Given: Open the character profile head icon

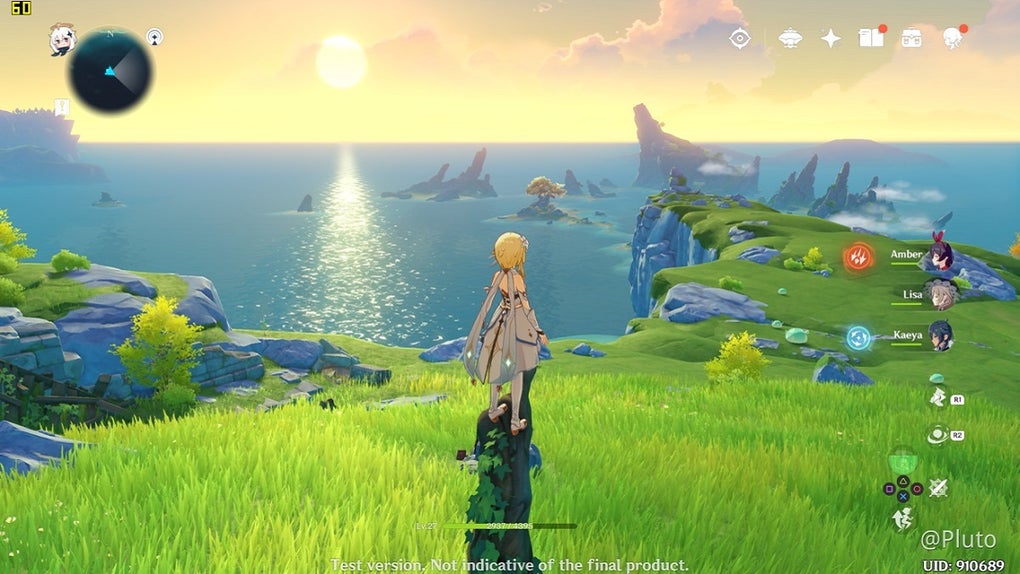Looking at the screenshot, I should click(952, 38).
